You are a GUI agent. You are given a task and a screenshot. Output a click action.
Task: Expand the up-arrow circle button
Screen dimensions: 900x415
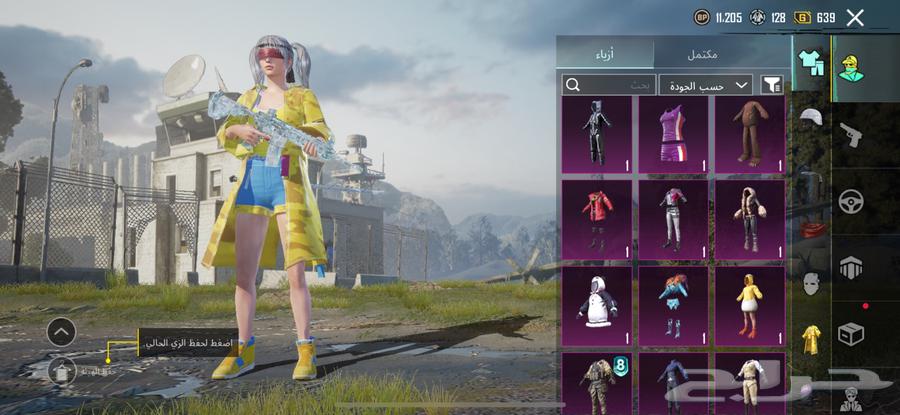[x=62, y=331]
